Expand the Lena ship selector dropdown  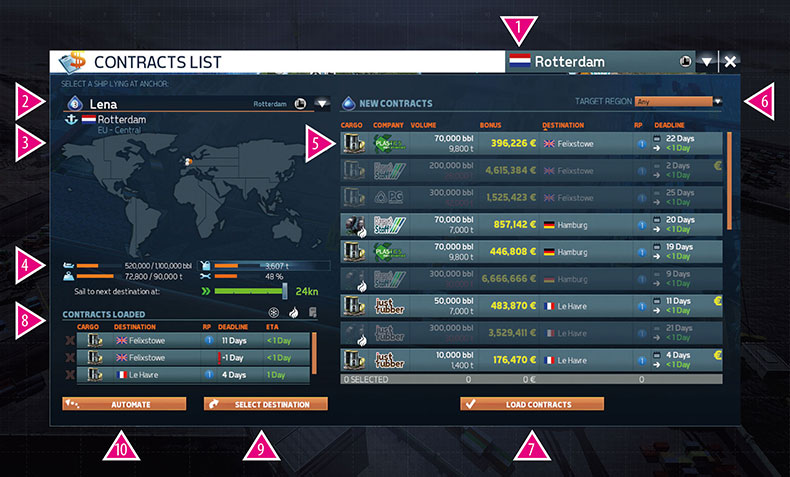tap(322, 103)
